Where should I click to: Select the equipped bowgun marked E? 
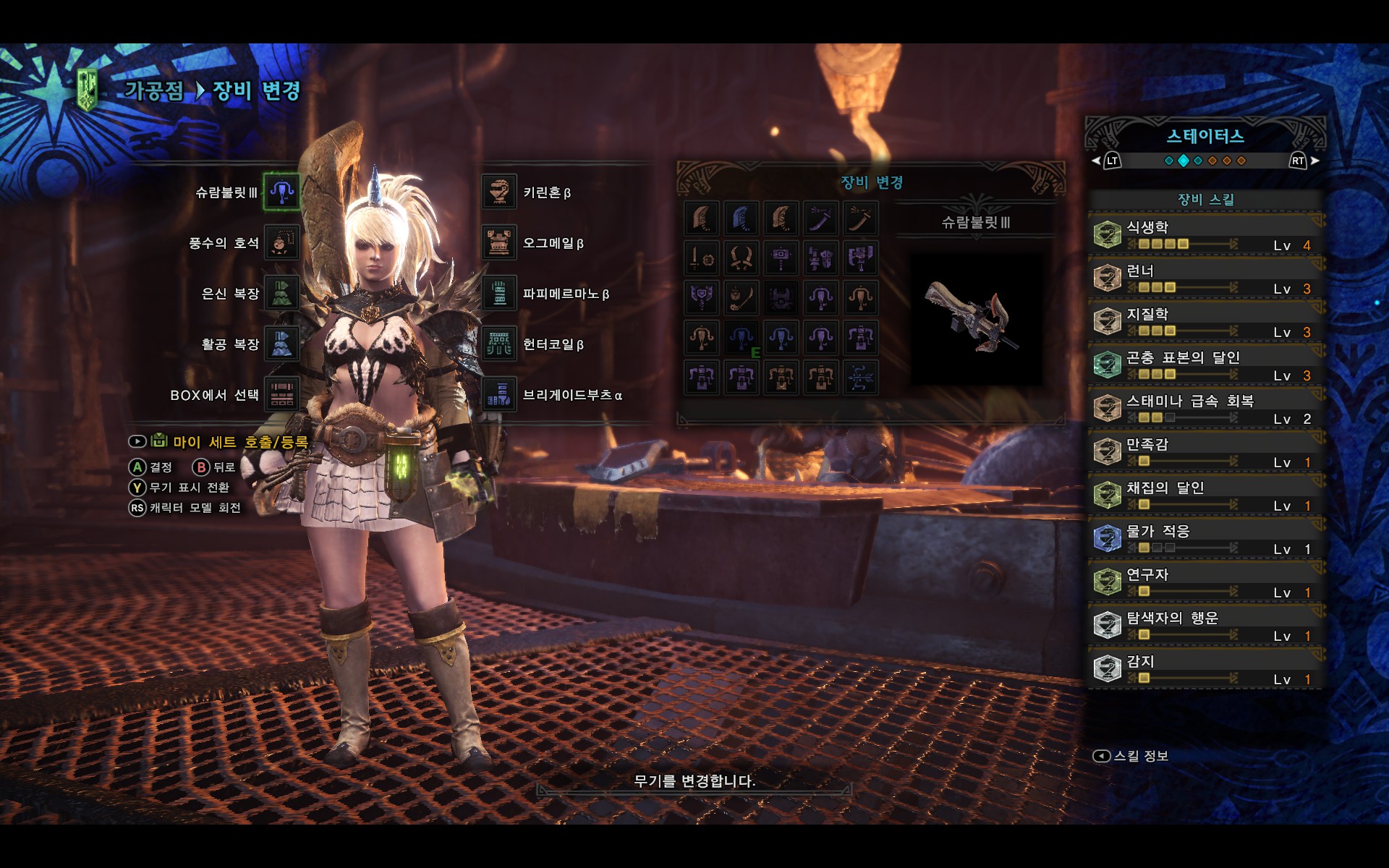741,337
